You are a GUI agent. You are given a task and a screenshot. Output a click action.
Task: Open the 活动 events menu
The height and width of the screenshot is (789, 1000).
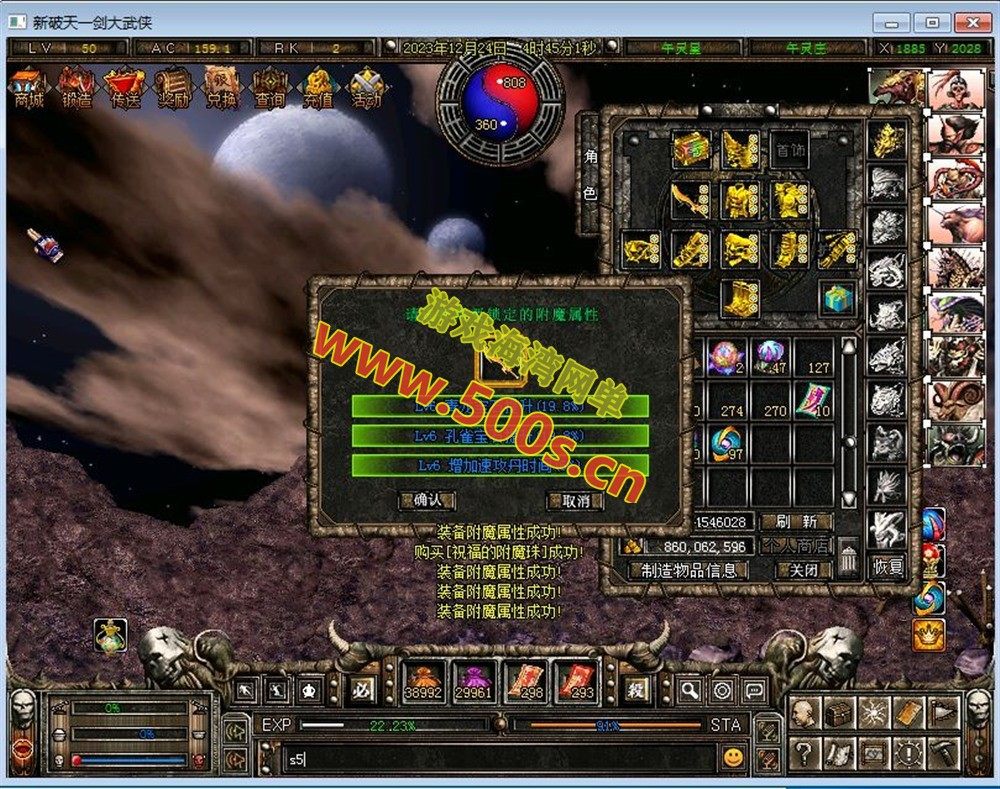tap(366, 86)
